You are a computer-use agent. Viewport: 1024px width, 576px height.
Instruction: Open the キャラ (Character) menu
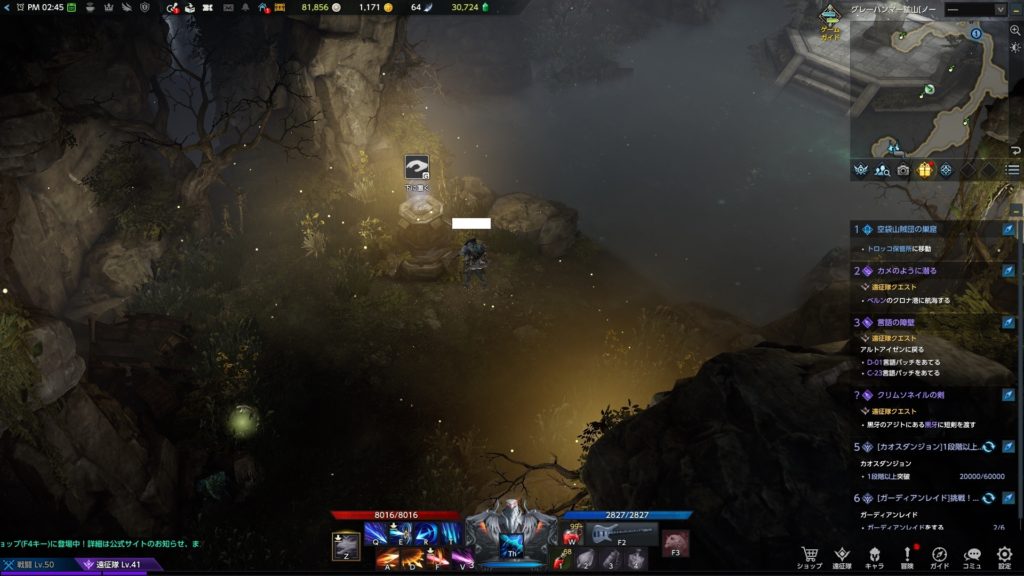[874, 555]
